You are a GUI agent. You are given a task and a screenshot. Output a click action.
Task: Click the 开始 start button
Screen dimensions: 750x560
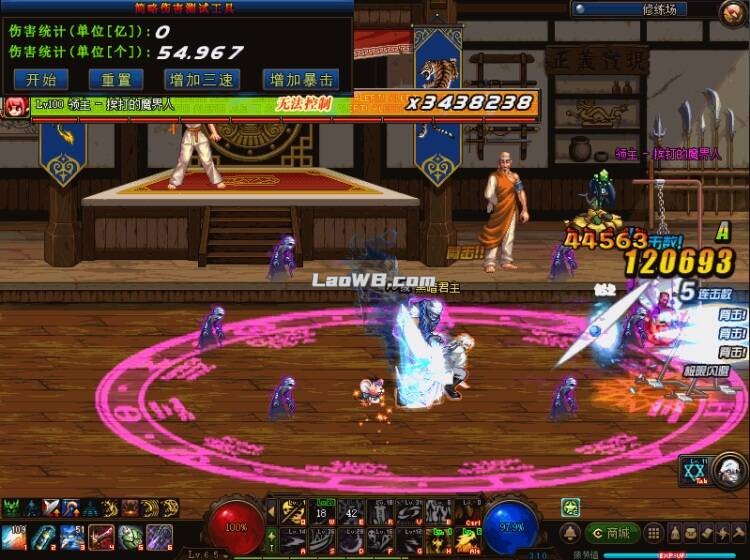[x=41, y=80]
